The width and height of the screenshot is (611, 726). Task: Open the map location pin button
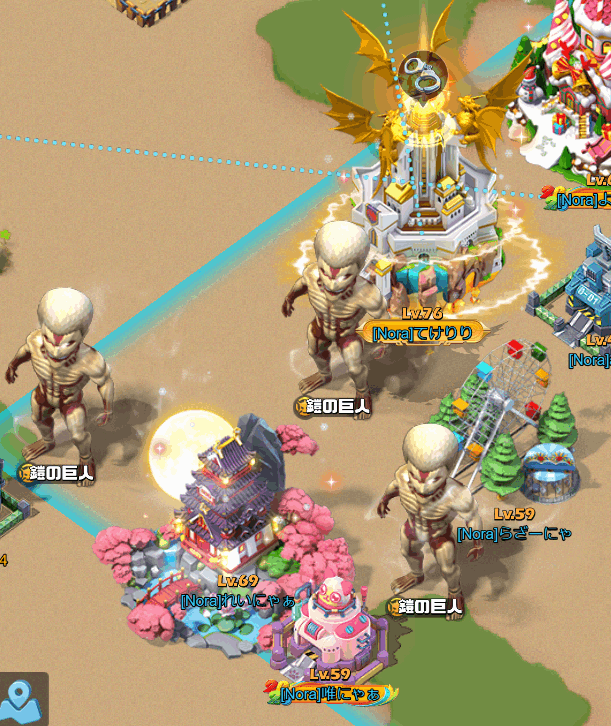(21, 699)
